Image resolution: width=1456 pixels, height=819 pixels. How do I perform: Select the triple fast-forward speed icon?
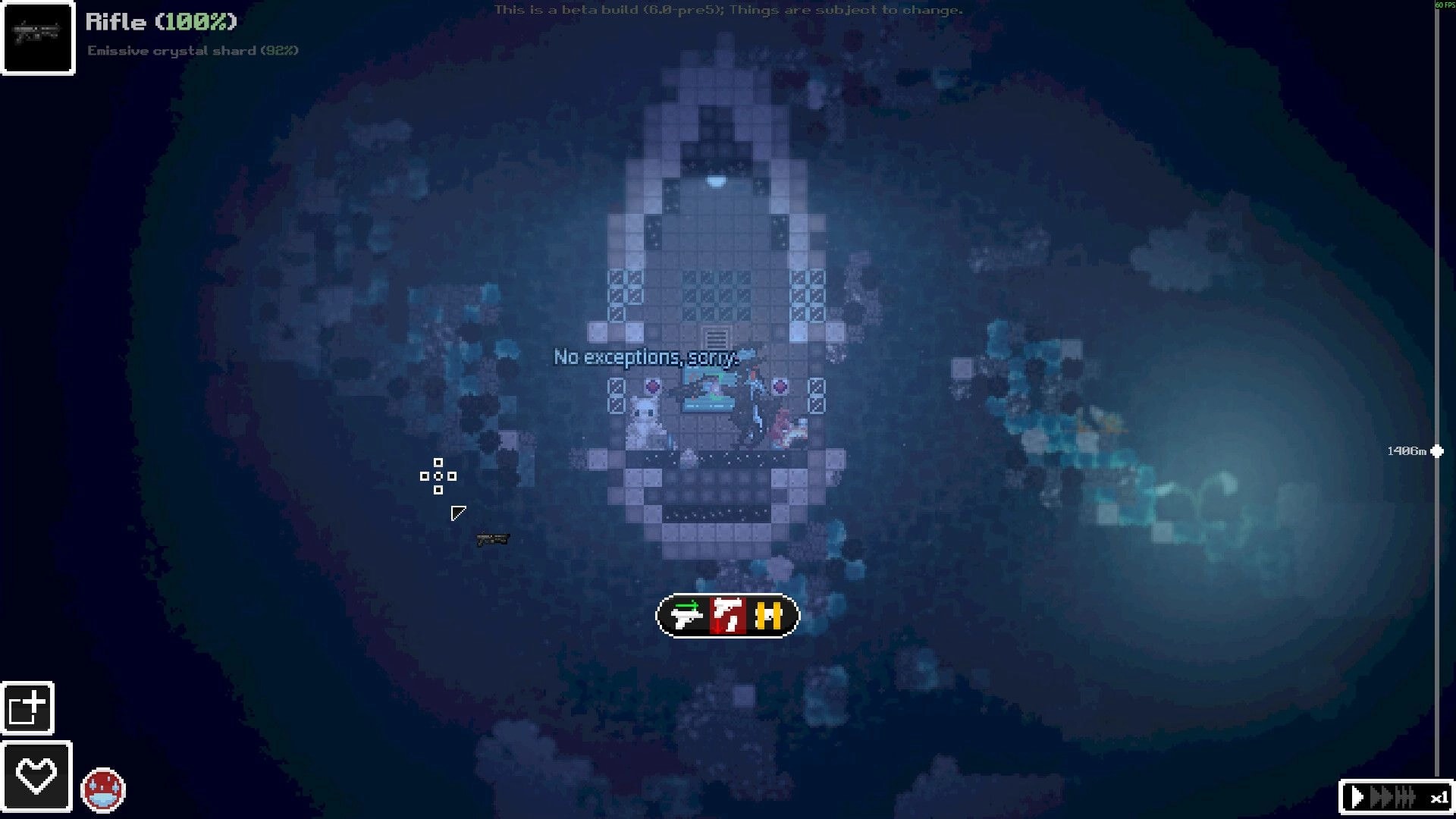(x=1404, y=797)
